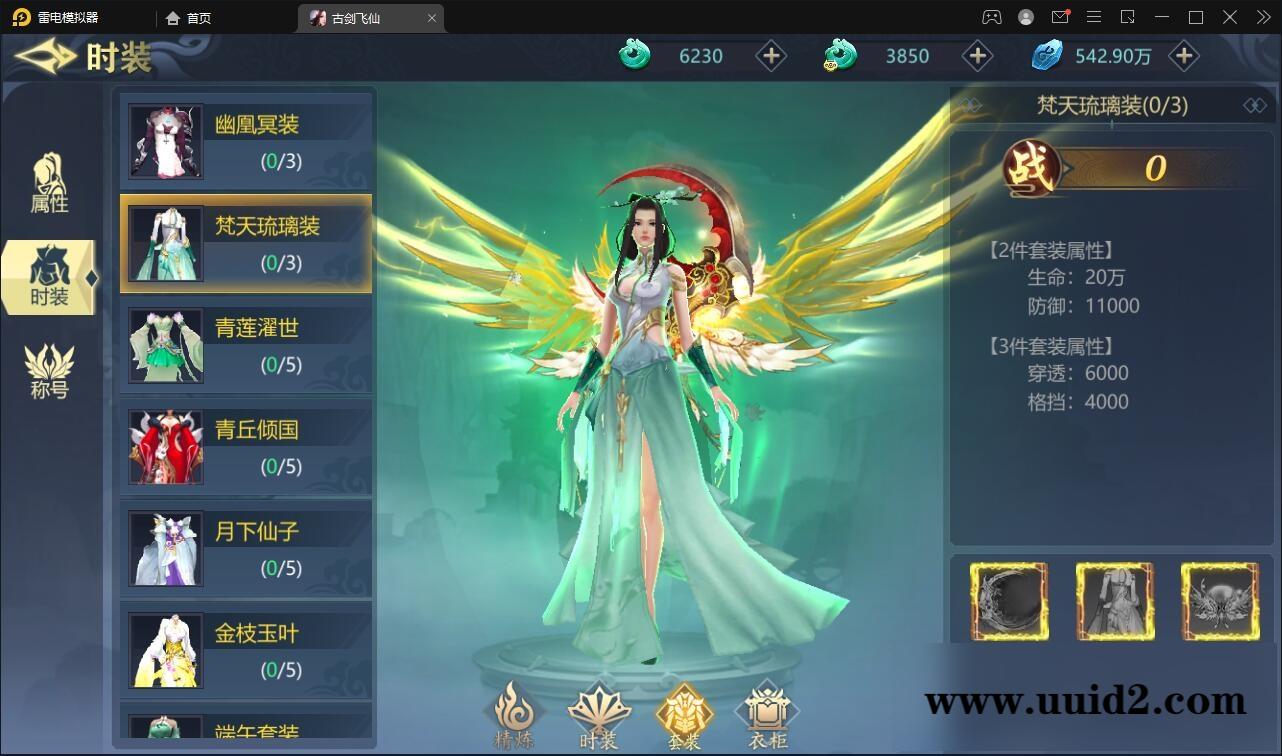Image resolution: width=1282 pixels, height=756 pixels.
Task: Click + to add more diamonds
Action: 1183,56
